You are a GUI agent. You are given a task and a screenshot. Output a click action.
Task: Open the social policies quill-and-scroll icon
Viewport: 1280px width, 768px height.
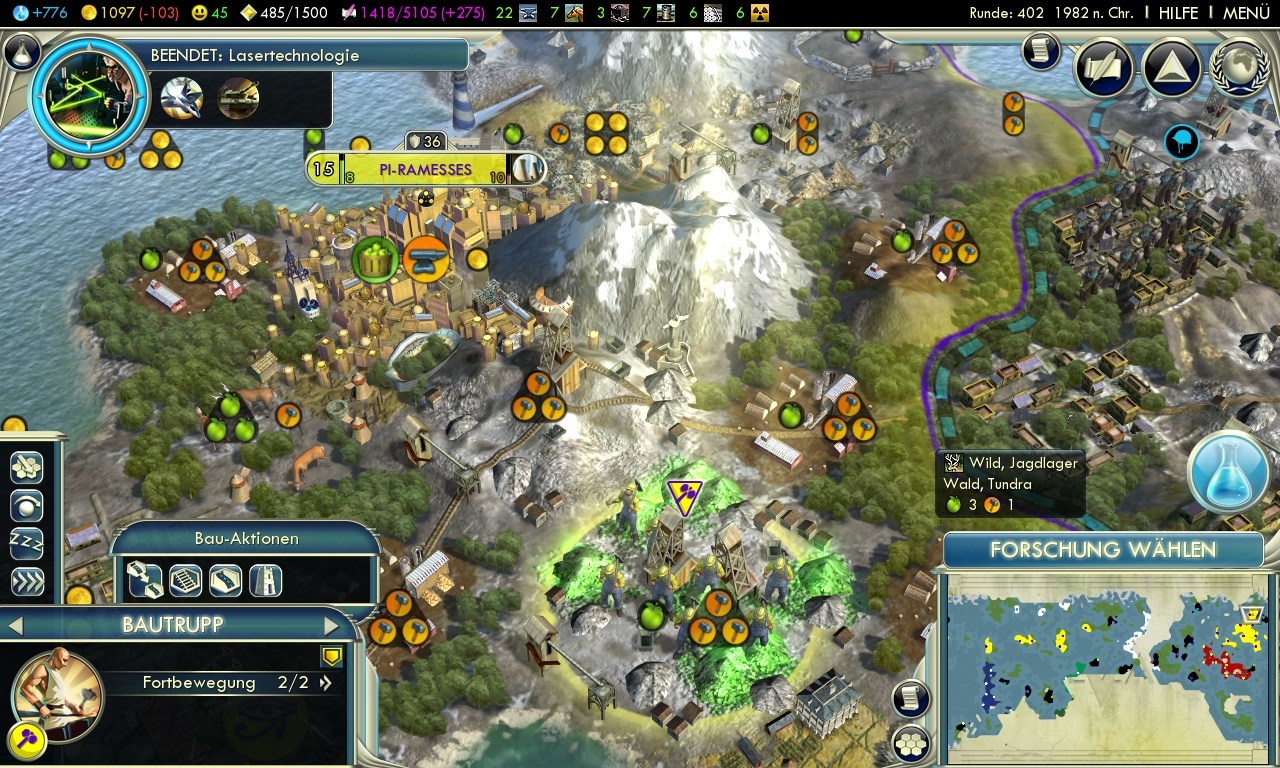[x=1103, y=68]
